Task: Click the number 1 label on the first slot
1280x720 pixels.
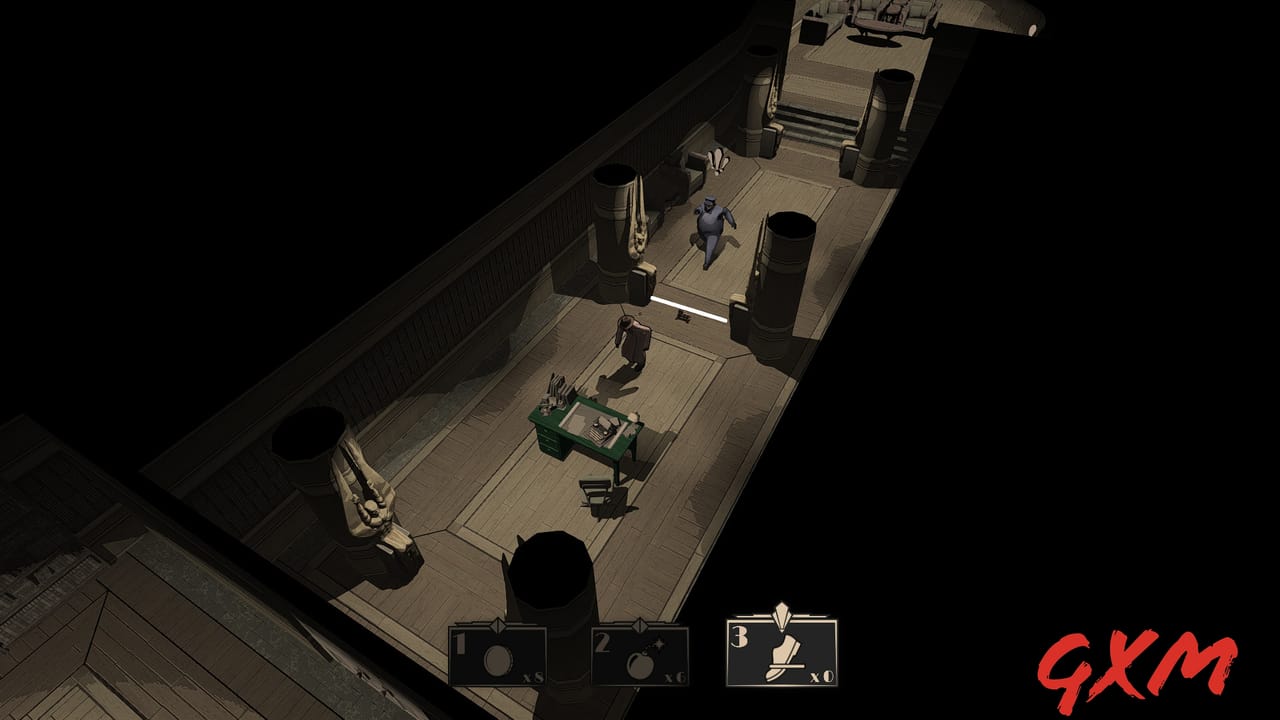Action: [460, 642]
